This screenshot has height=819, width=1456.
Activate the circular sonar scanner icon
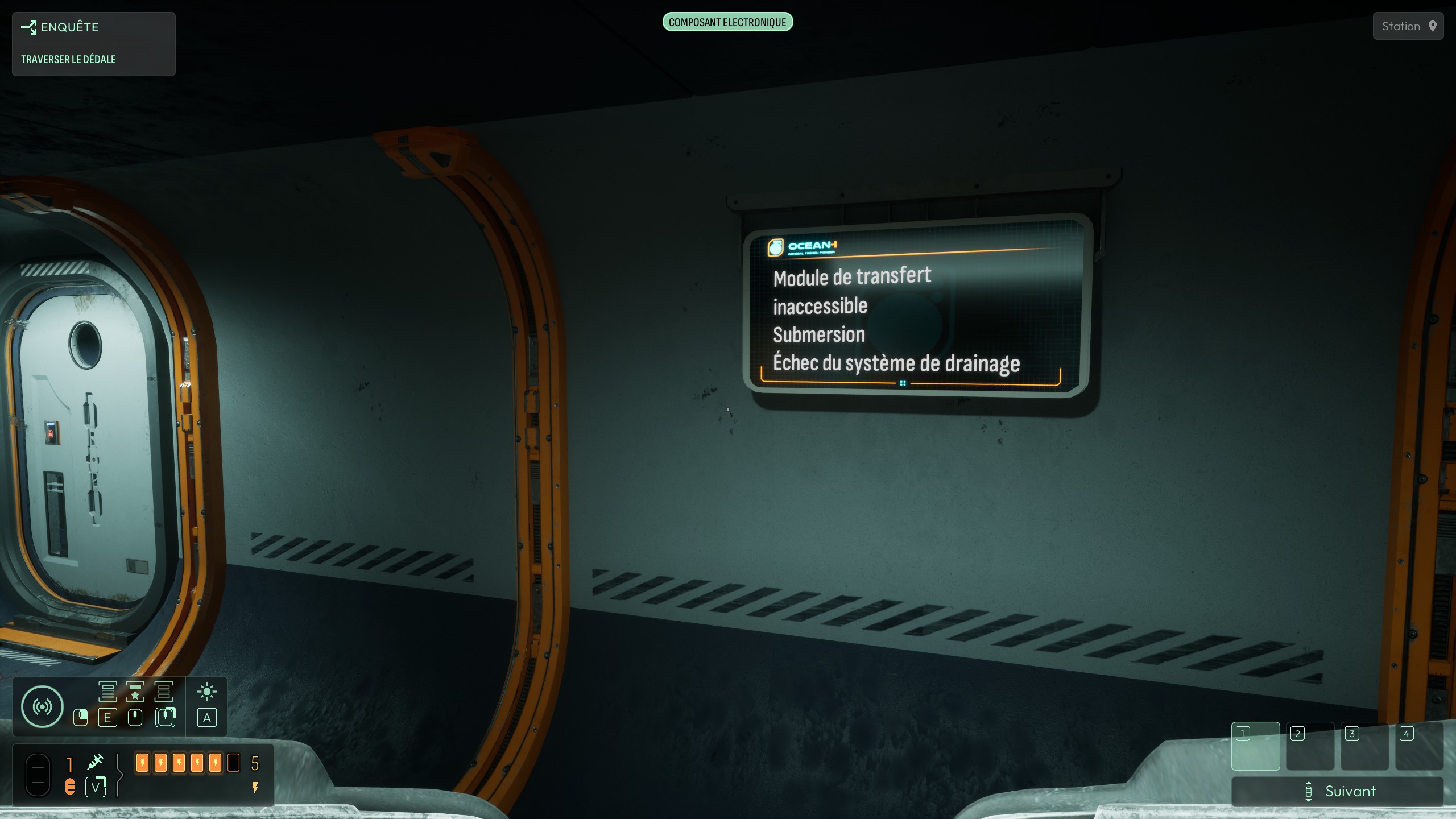pos(42,706)
